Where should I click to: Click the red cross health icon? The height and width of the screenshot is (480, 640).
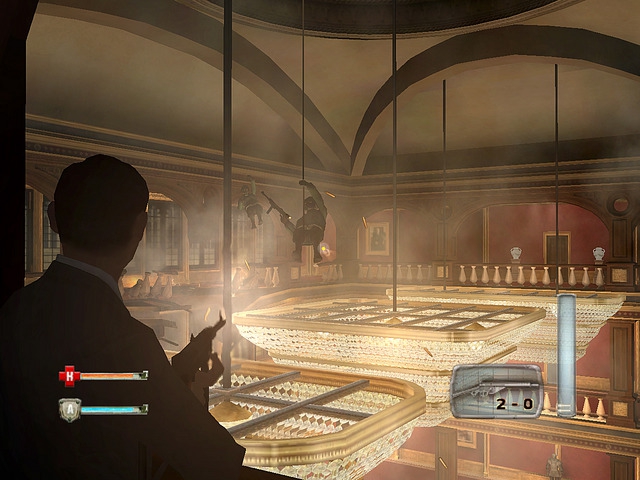click(69, 376)
